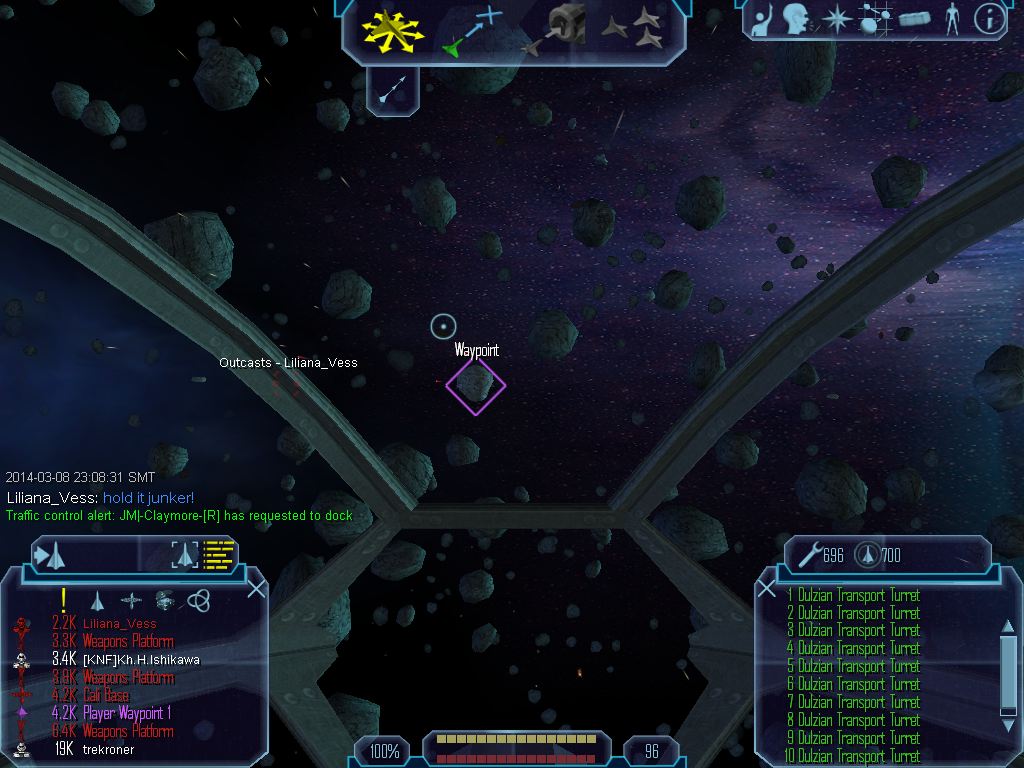Target Liliana_Vess in the contact list
This screenshot has width=1024, height=768.
pos(119,624)
